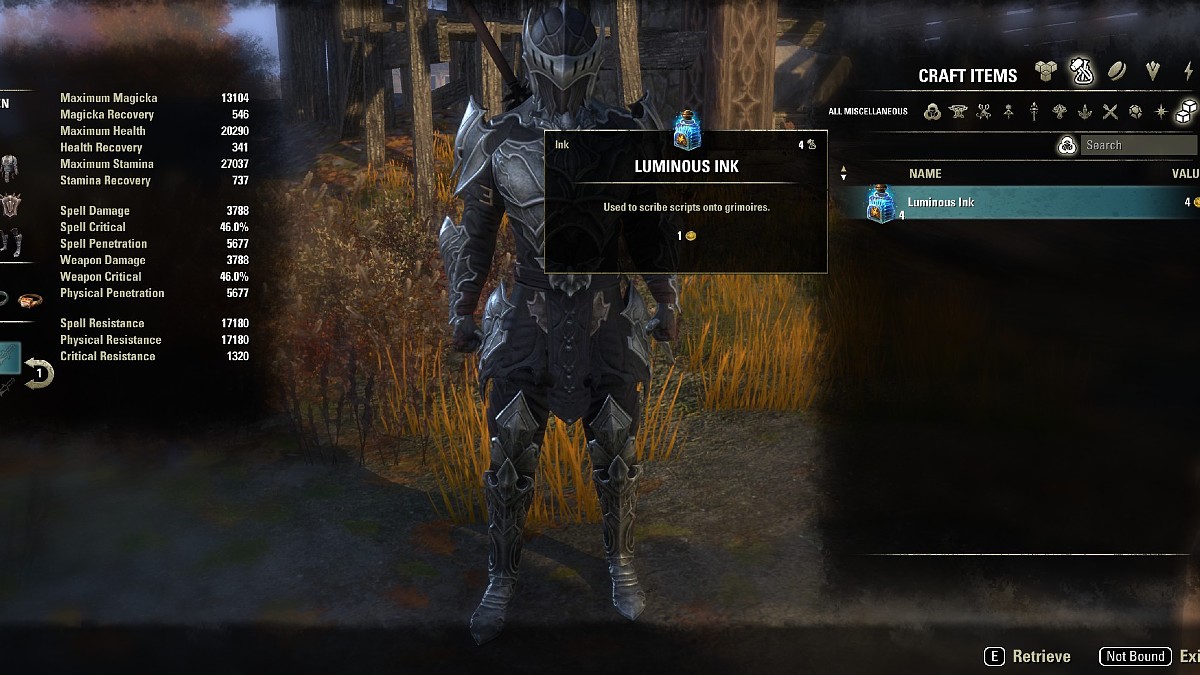Filter by the scissors clothing icon

984,112
